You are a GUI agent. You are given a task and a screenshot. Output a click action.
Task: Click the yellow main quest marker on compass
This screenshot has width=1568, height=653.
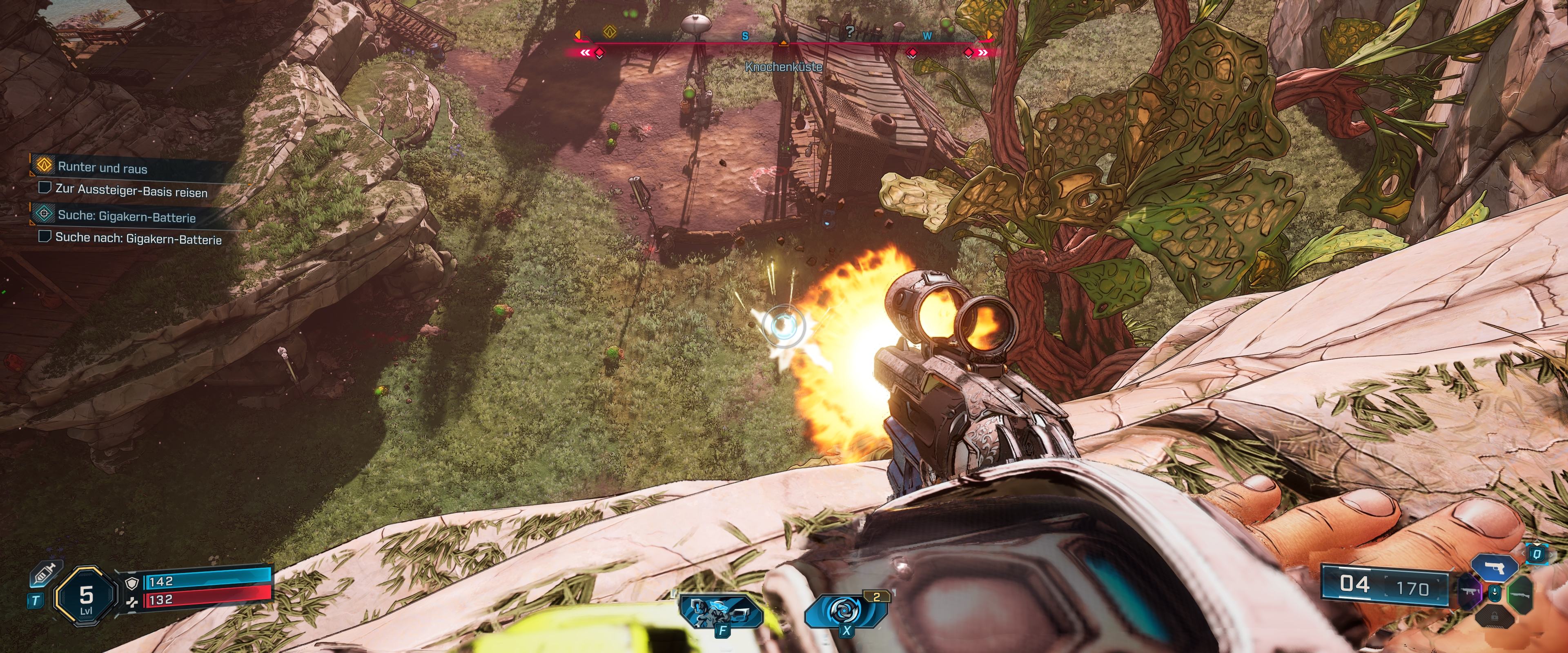(x=610, y=32)
